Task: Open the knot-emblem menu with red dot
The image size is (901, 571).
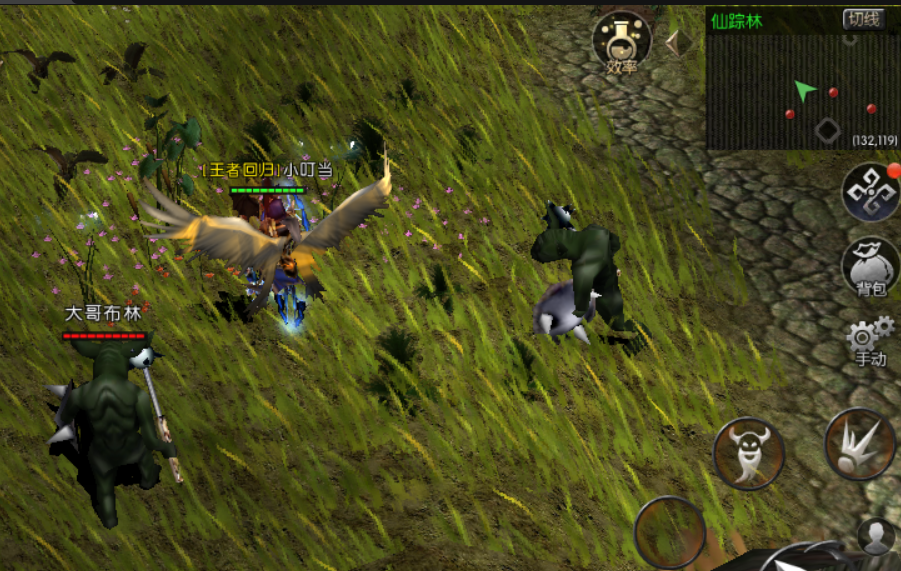Action: pos(869,192)
